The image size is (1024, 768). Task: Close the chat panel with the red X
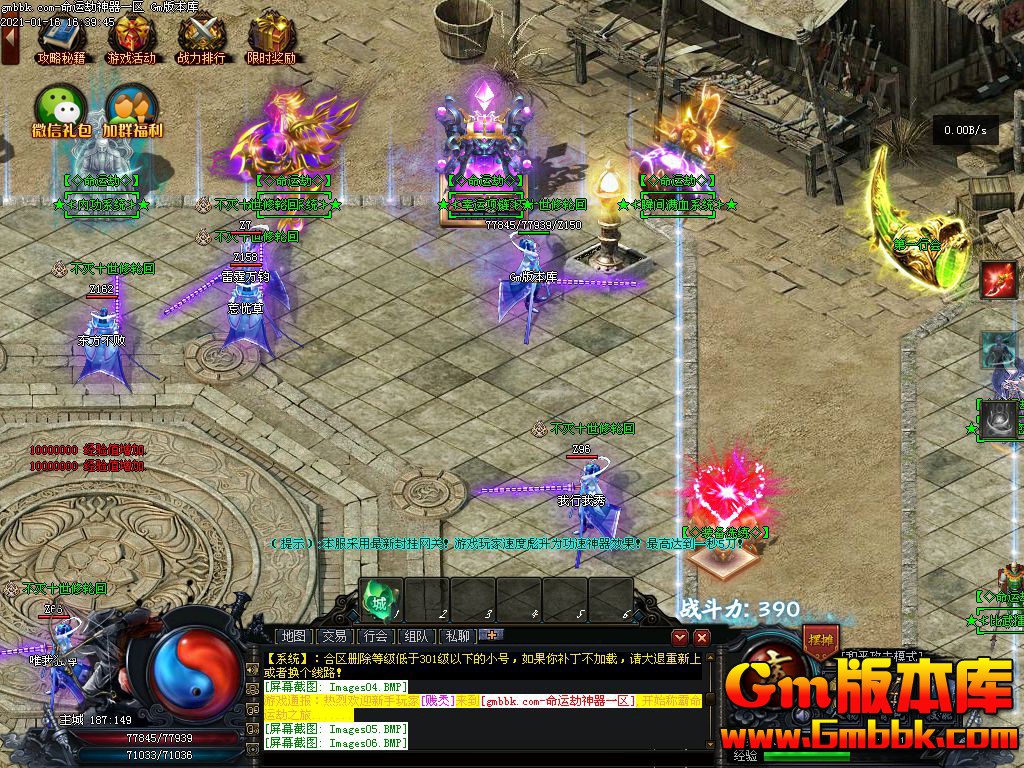coord(702,636)
